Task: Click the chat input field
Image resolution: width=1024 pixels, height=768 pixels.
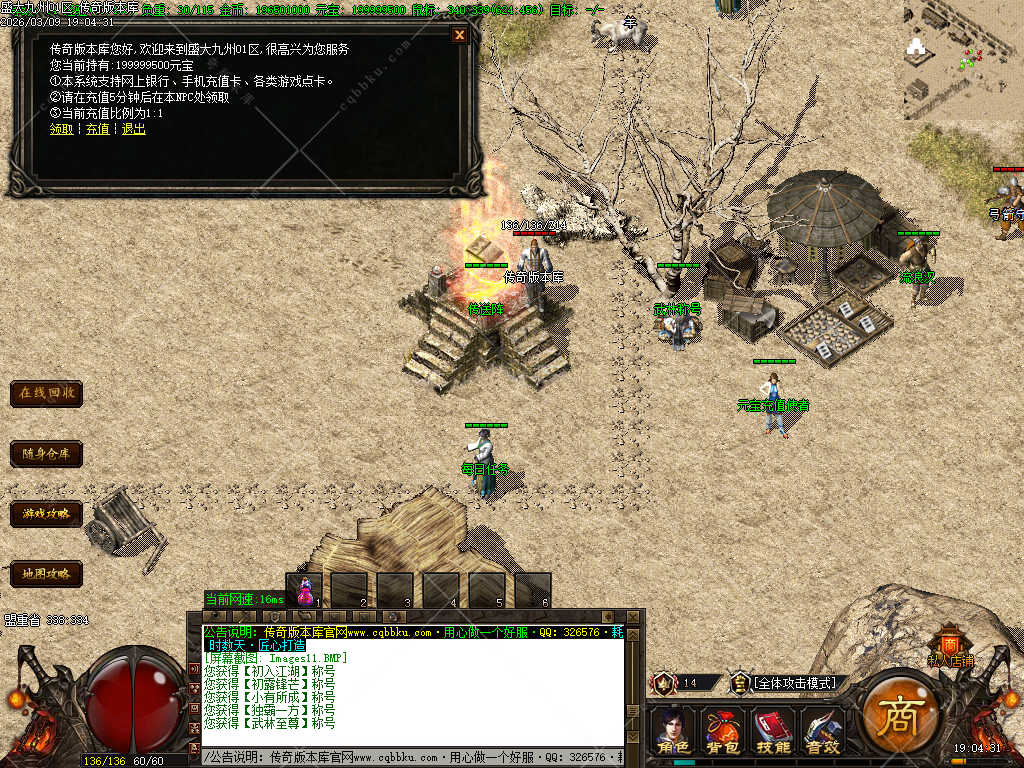Action: 410,757
